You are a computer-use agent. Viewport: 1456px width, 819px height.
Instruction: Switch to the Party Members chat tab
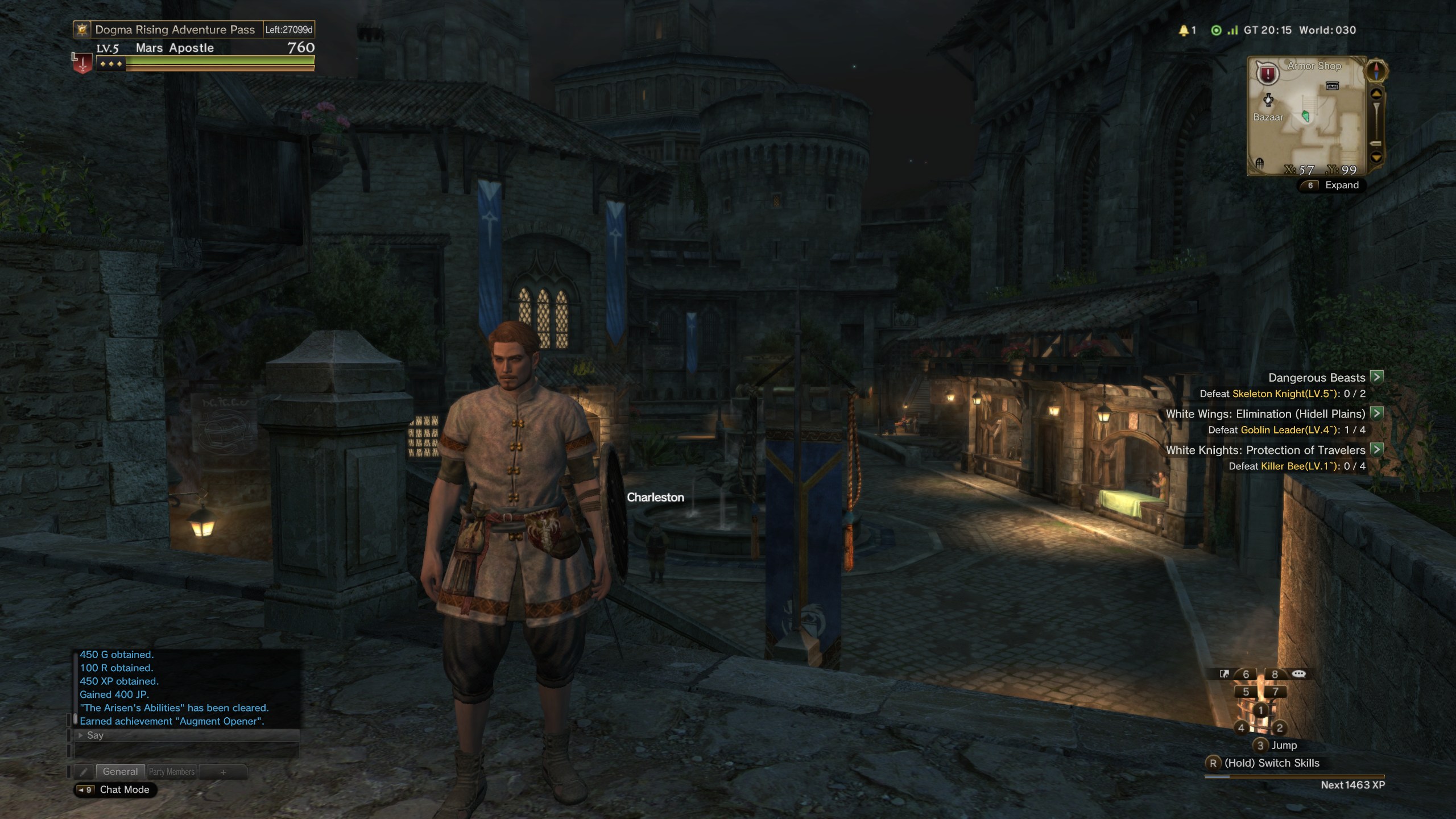172,772
